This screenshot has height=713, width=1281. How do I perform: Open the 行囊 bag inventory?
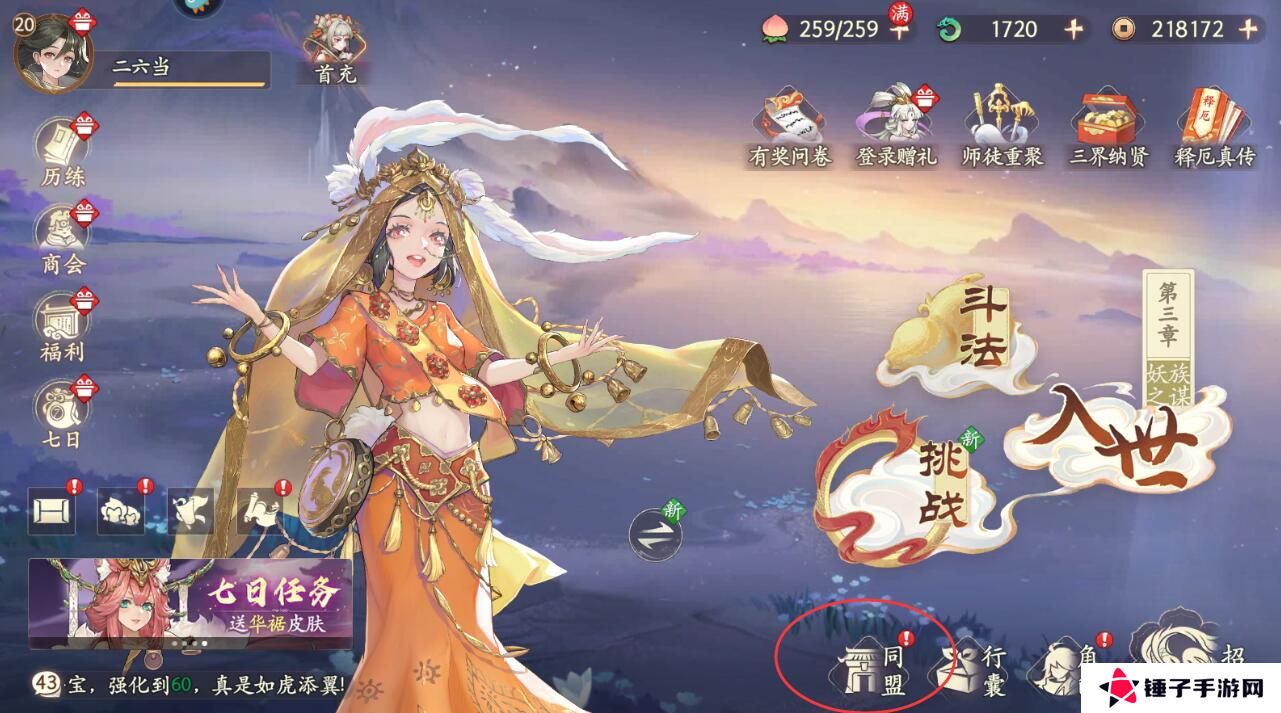pos(971,668)
